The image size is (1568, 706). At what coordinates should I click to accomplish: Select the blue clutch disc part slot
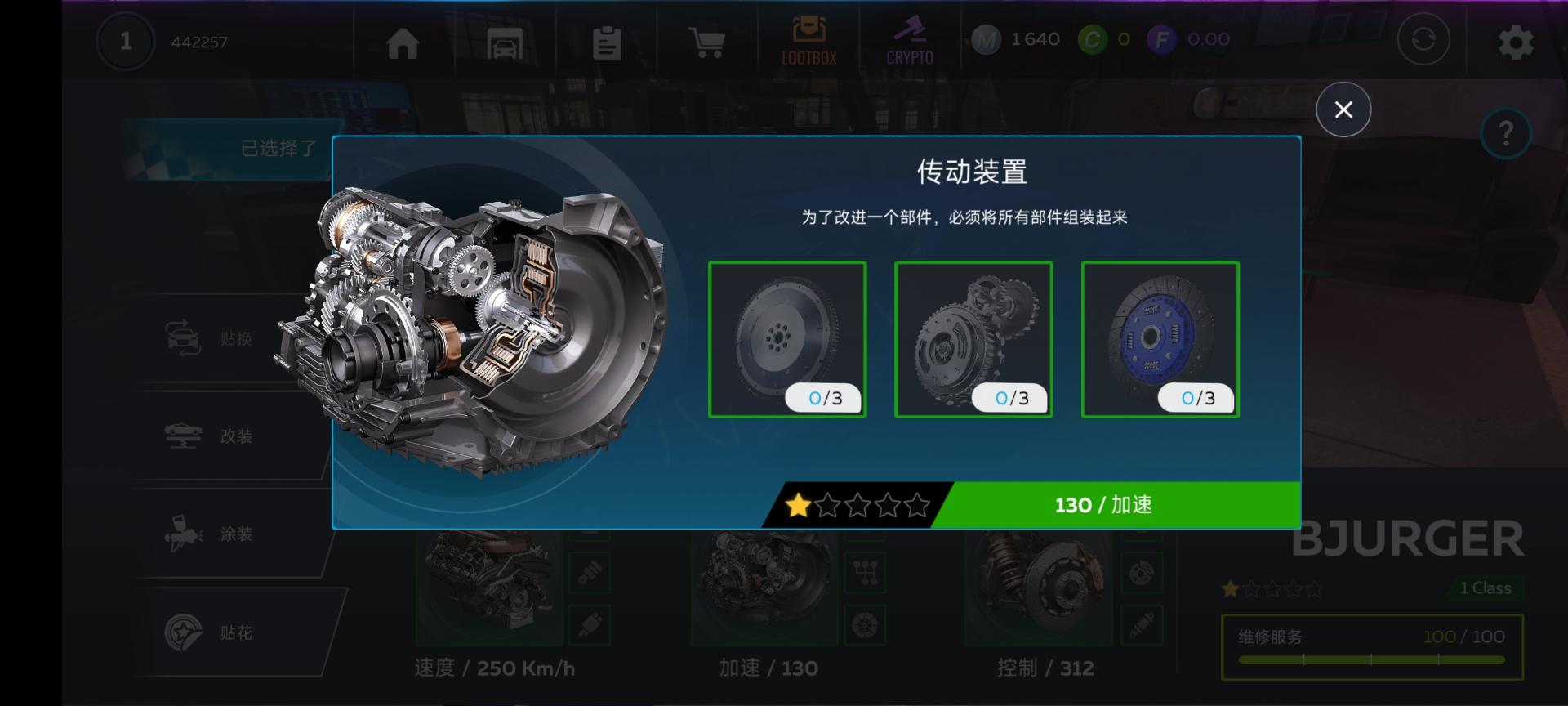coord(1160,339)
